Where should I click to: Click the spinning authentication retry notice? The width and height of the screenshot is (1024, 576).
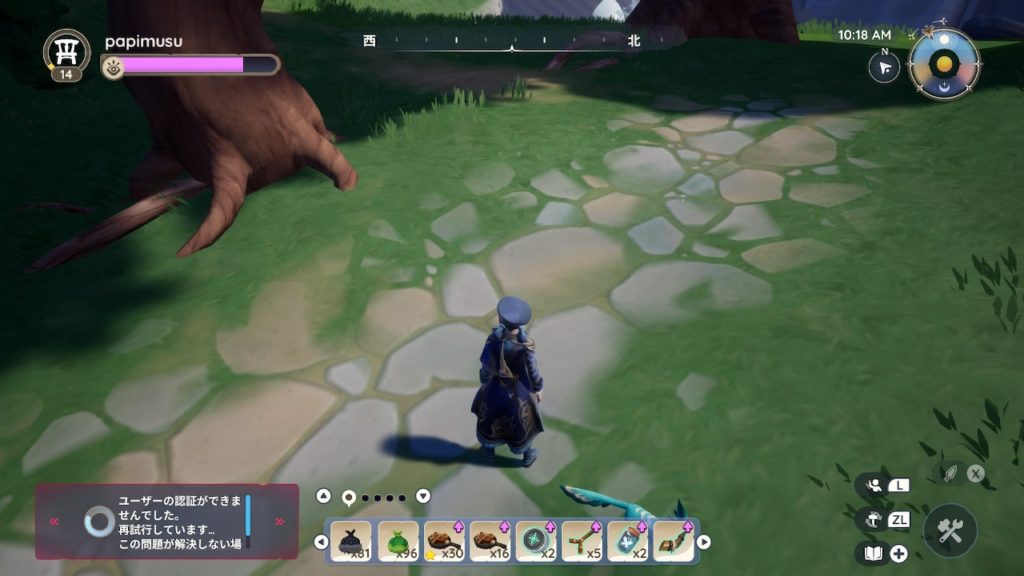pyautogui.click(x=166, y=521)
